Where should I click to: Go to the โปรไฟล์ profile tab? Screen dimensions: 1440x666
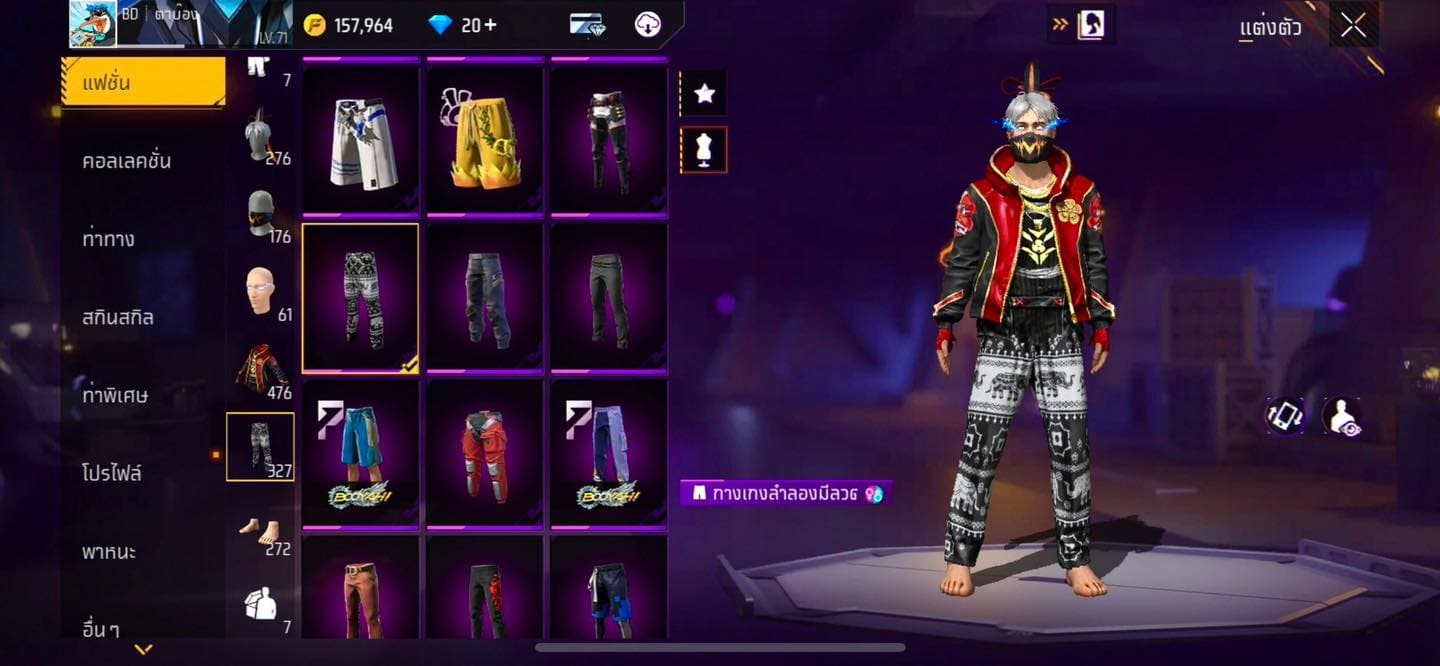click(112, 473)
